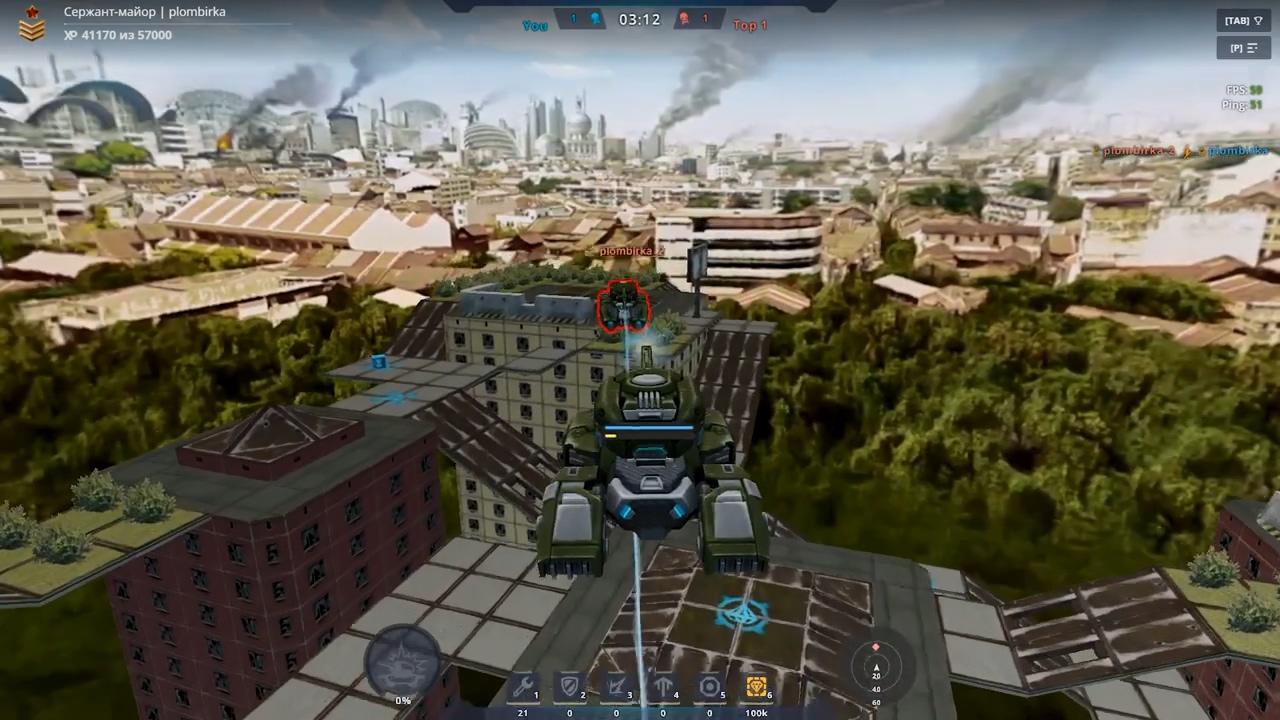Select the Top 1 enemy team tab

click(749, 25)
